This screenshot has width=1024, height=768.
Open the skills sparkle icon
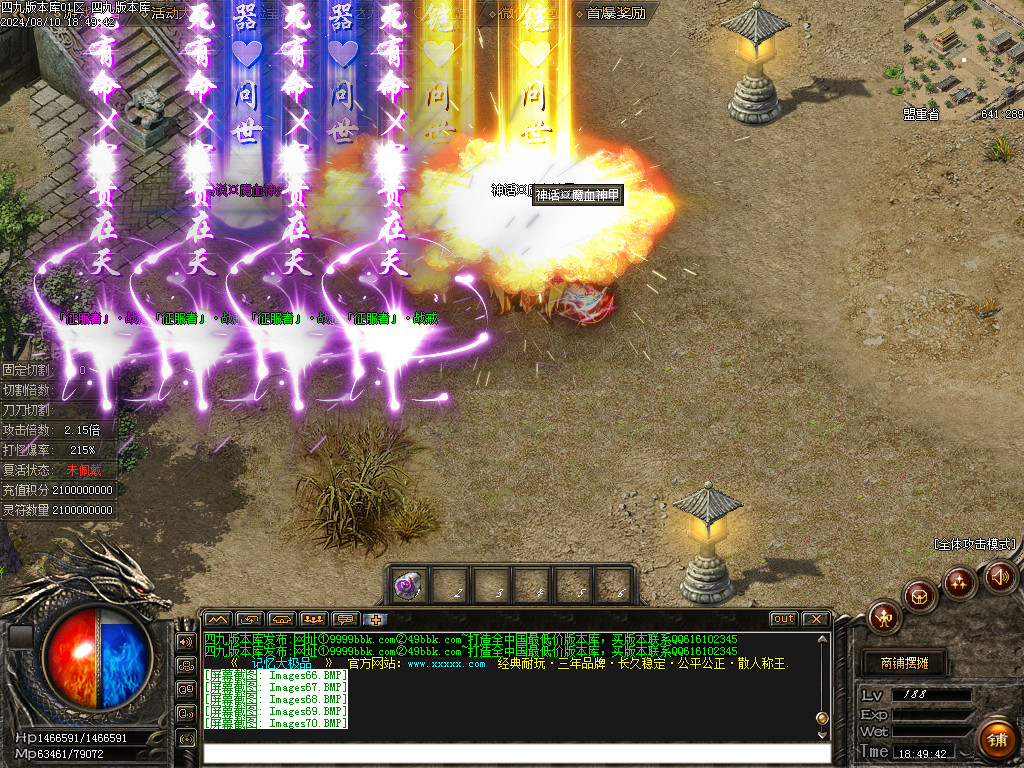(x=959, y=581)
